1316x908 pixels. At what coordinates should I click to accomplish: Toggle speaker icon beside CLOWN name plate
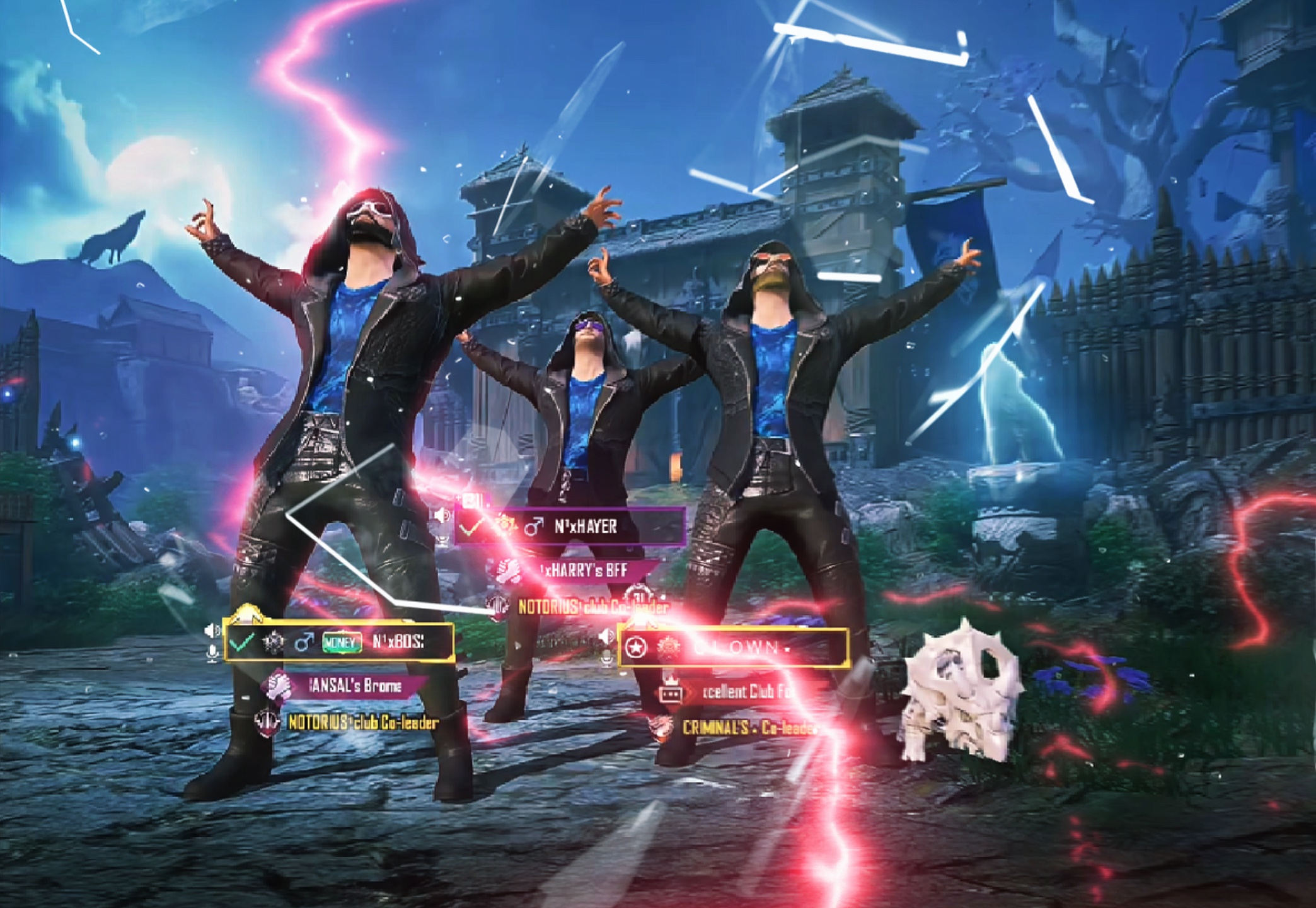(x=606, y=636)
